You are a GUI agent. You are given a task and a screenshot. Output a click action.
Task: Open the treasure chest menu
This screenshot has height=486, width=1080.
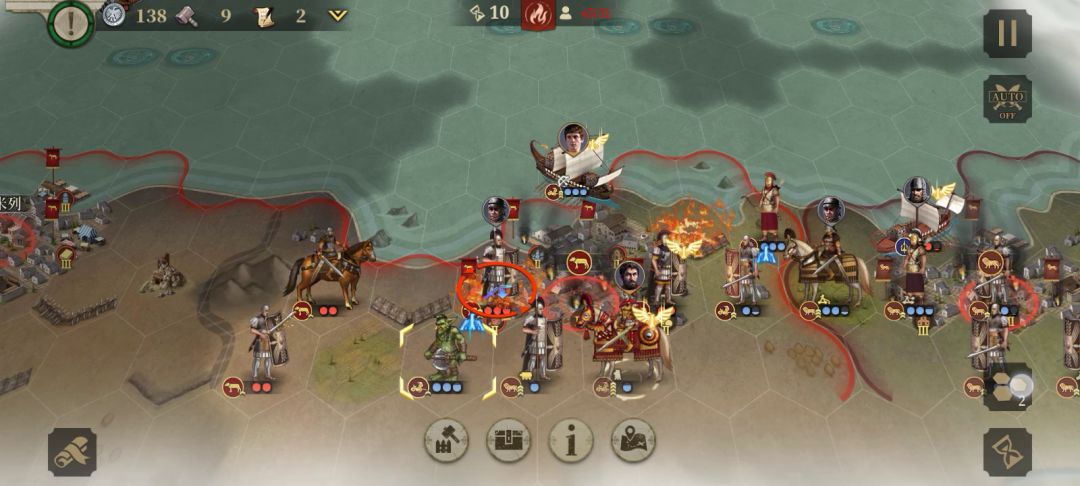tap(509, 440)
